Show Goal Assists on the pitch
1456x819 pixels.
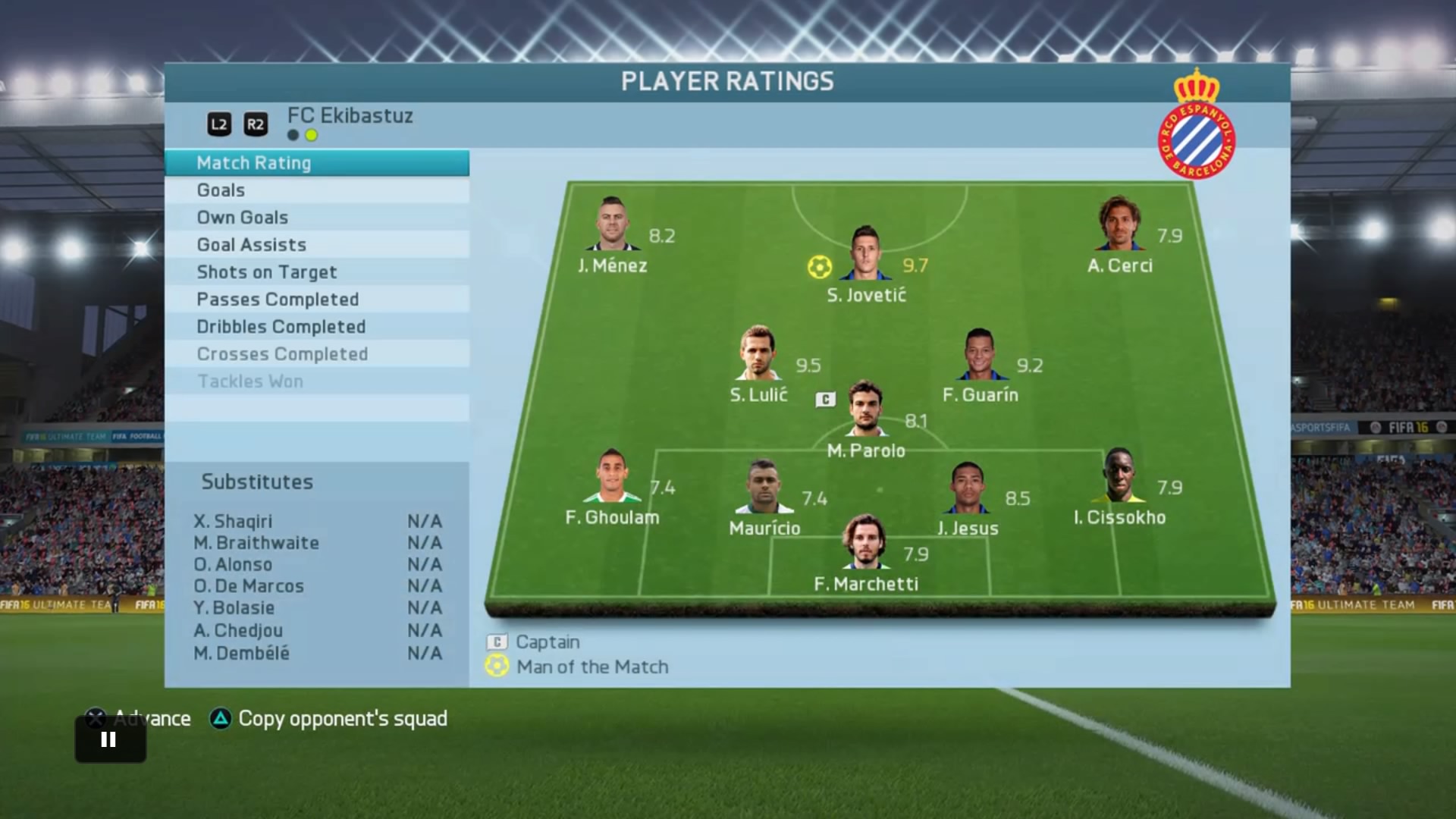coord(316,245)
